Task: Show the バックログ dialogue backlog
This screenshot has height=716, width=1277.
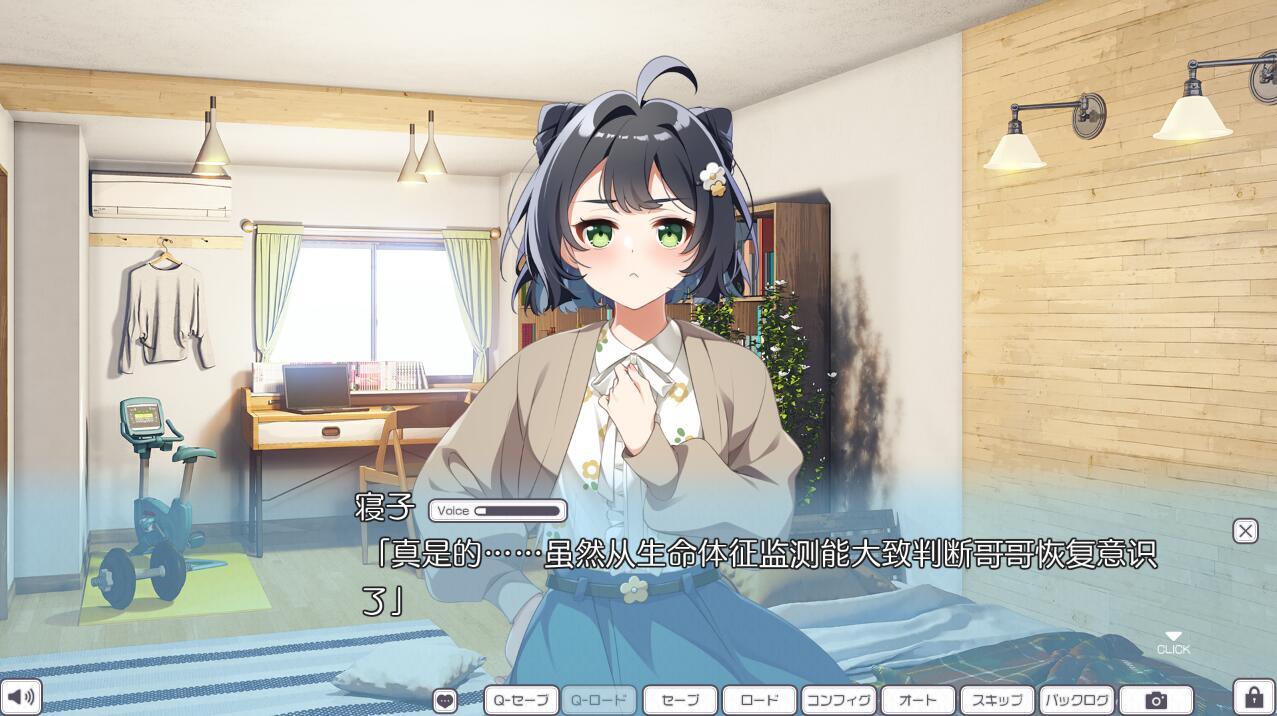Action: point(1077,700)
